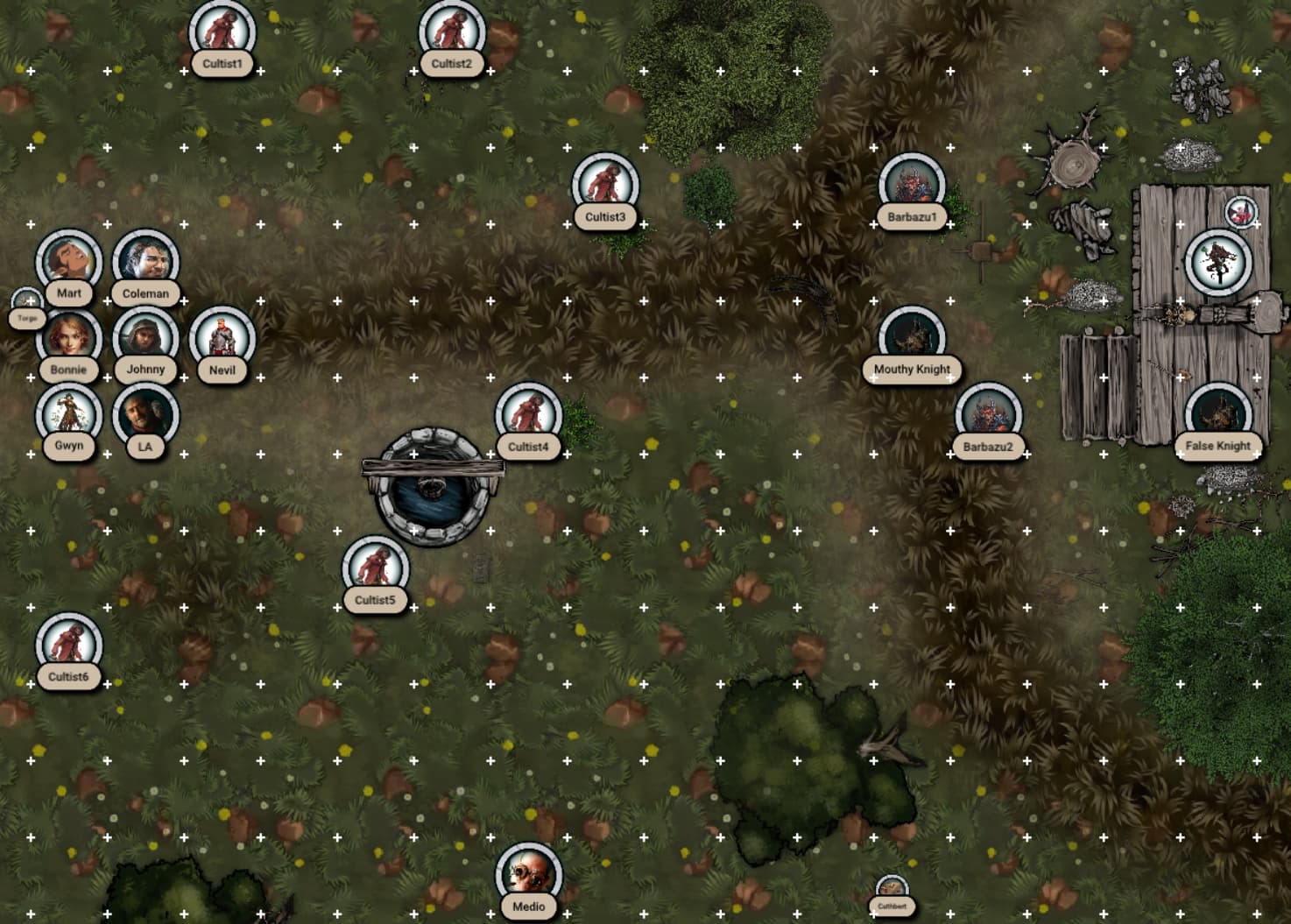
Task: Select Coleman's character token
Action: pyautogui.click(x=145, y=261)
